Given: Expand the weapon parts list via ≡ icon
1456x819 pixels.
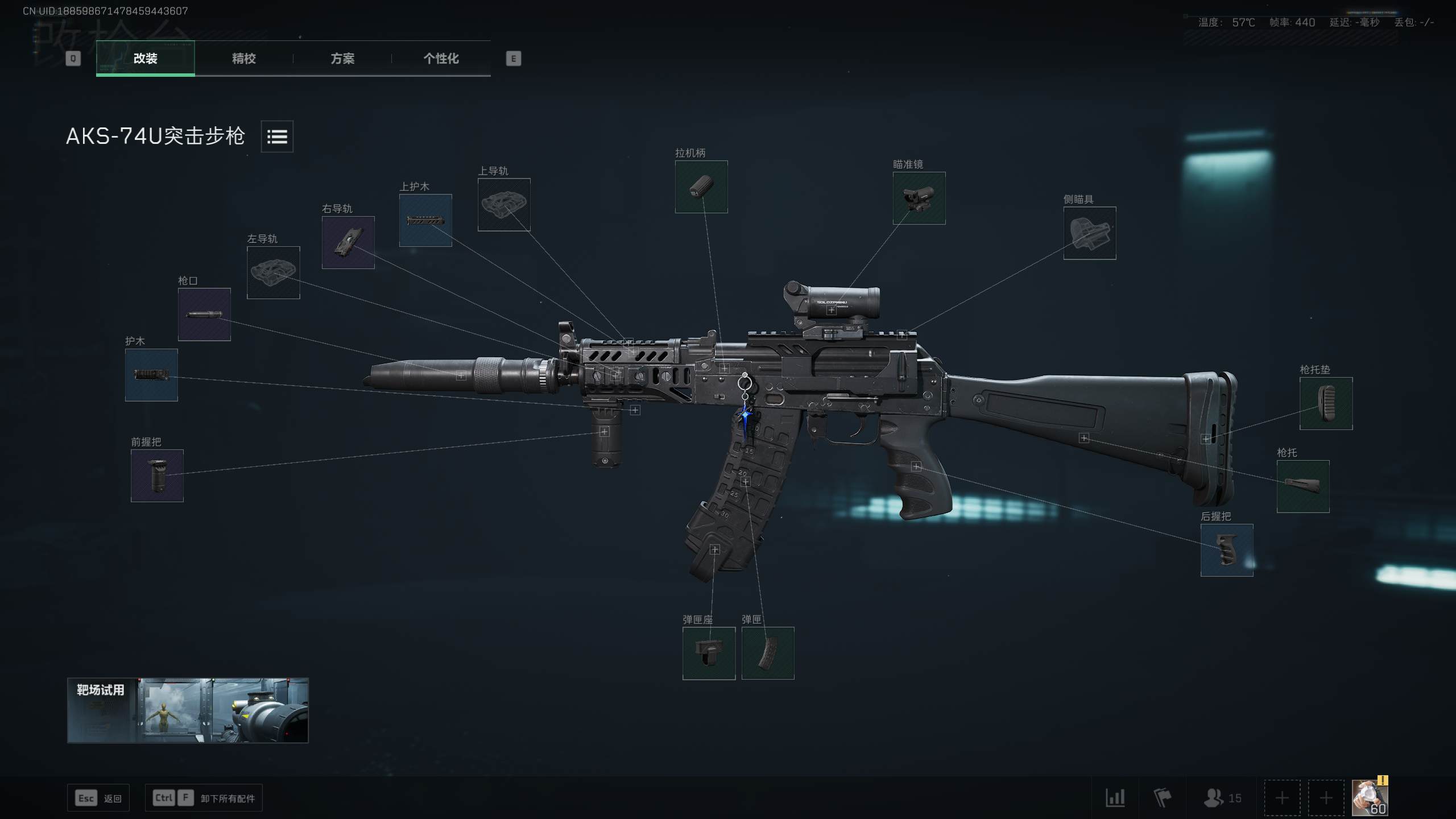Looking at the screenshot, I should tap(277, 136).
